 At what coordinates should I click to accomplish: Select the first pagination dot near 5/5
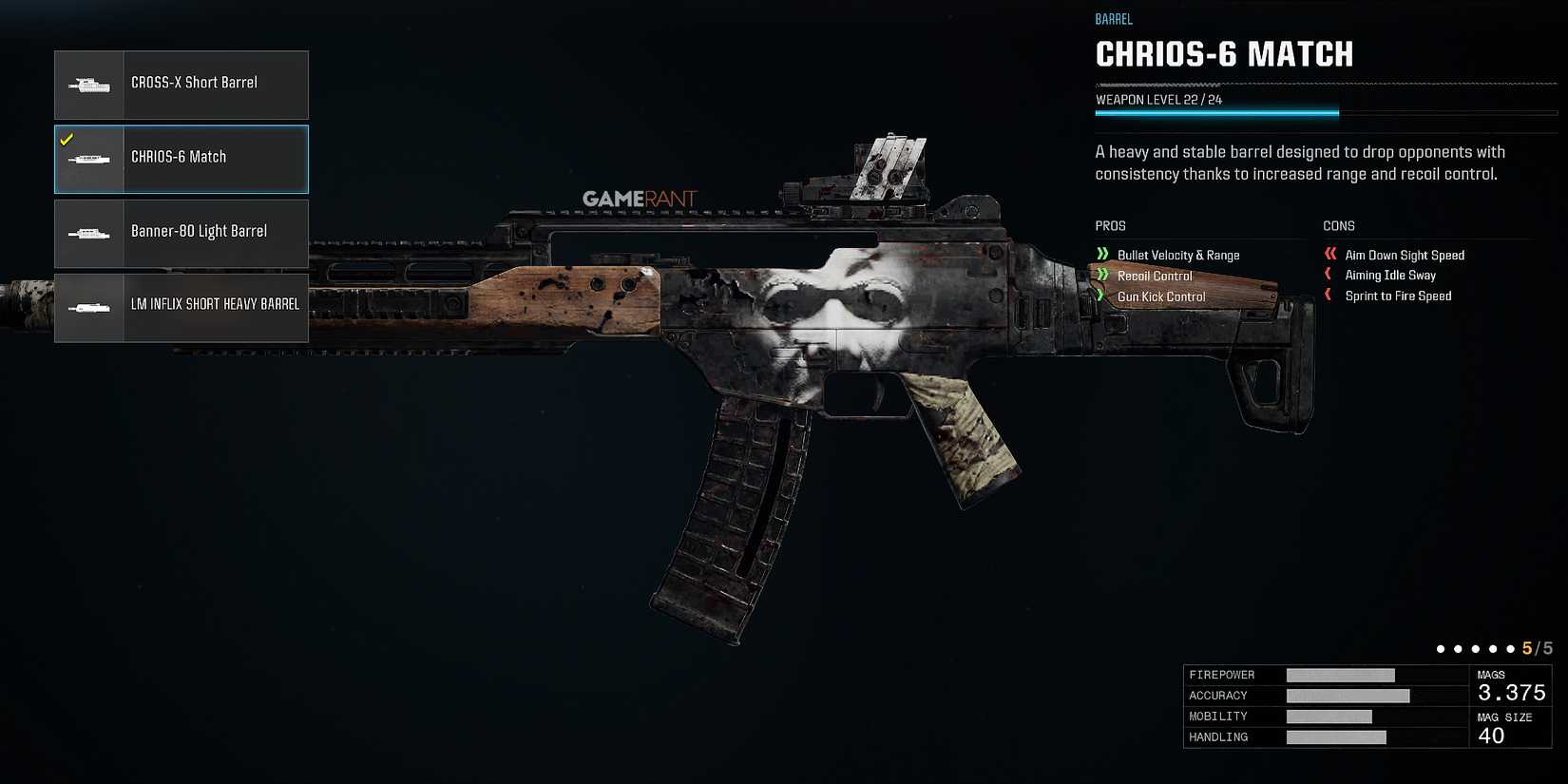click(1443, 648)
